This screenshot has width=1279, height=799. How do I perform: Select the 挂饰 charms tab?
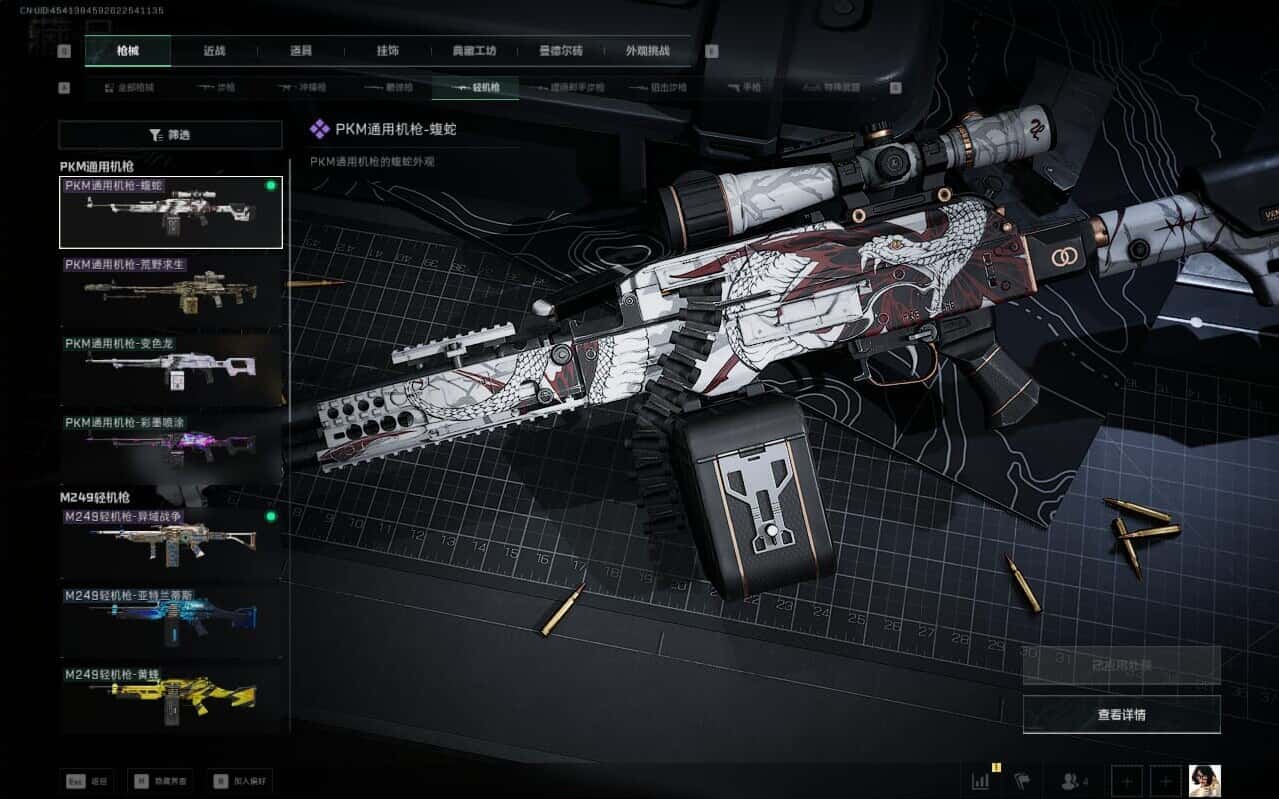click(x=388, y=51)
